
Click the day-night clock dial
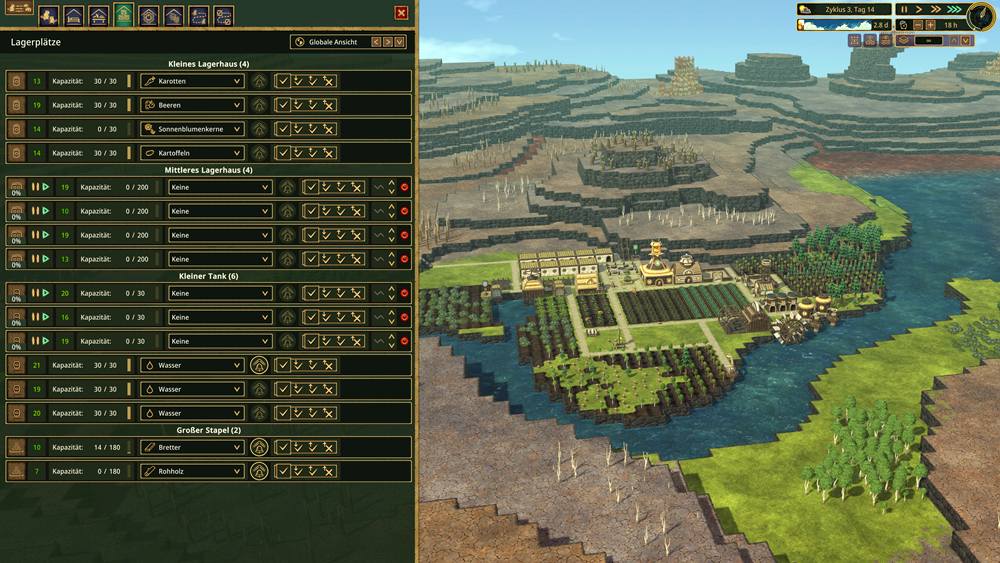pos(980,16)
